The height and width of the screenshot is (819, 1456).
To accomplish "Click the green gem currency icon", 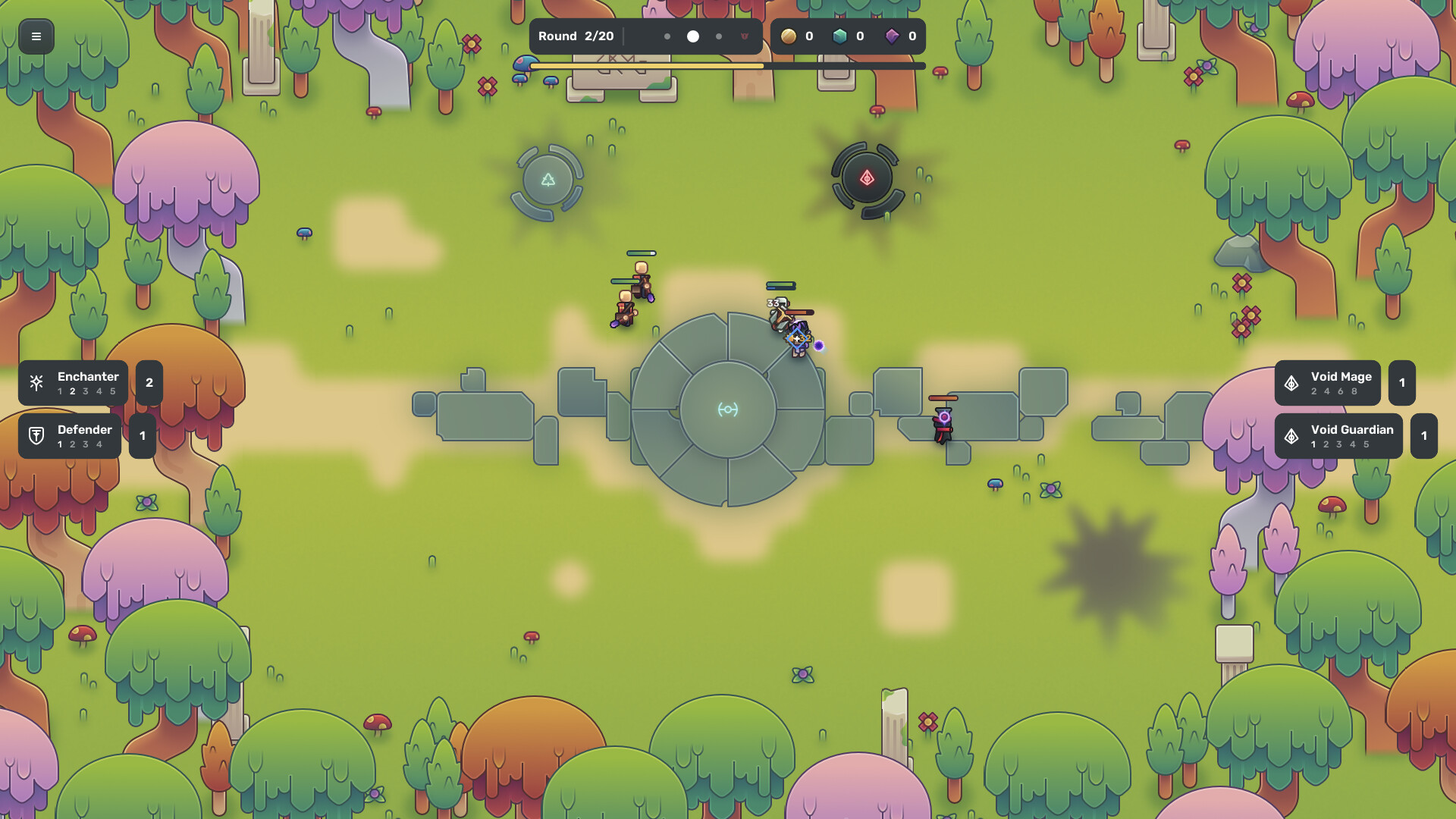I will coord(842,36).
